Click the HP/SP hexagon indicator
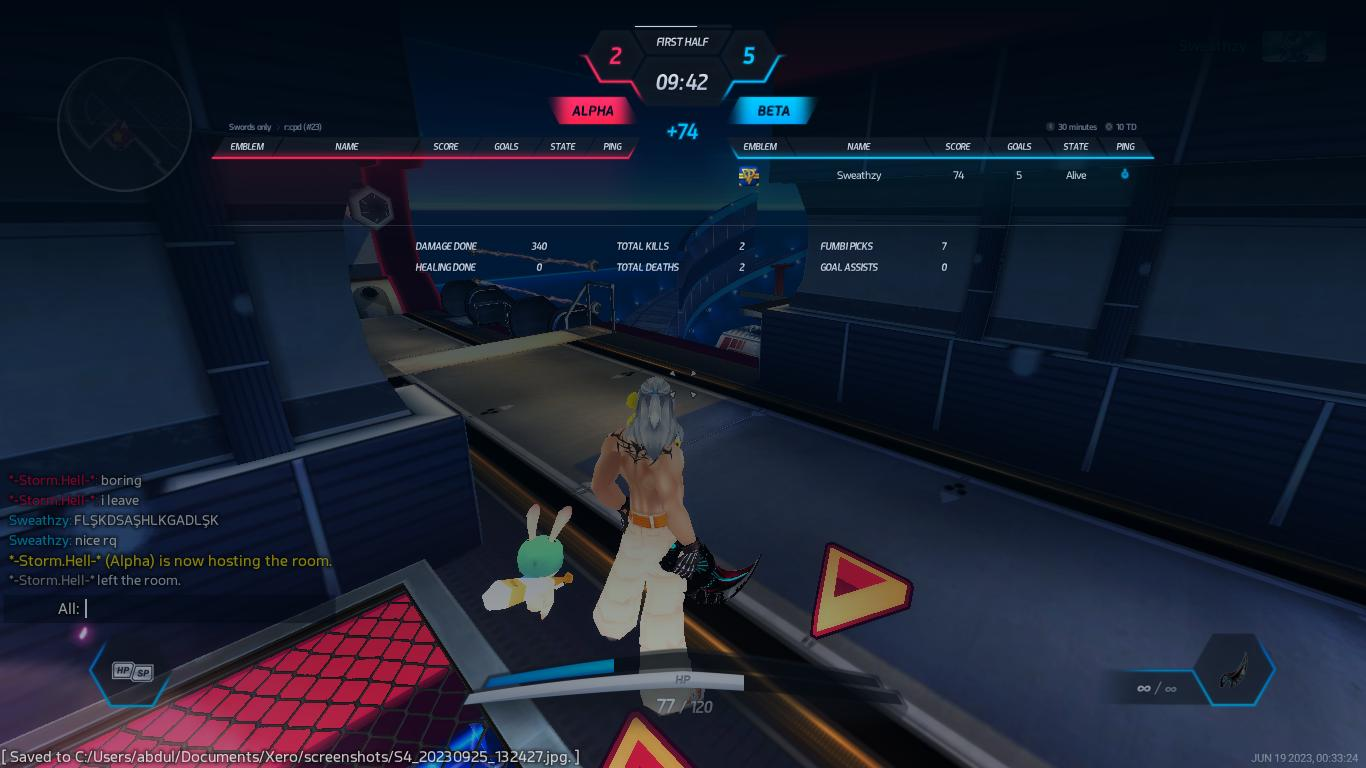The width and height of the screenshot is (1366, 768). tap(131, 672)
